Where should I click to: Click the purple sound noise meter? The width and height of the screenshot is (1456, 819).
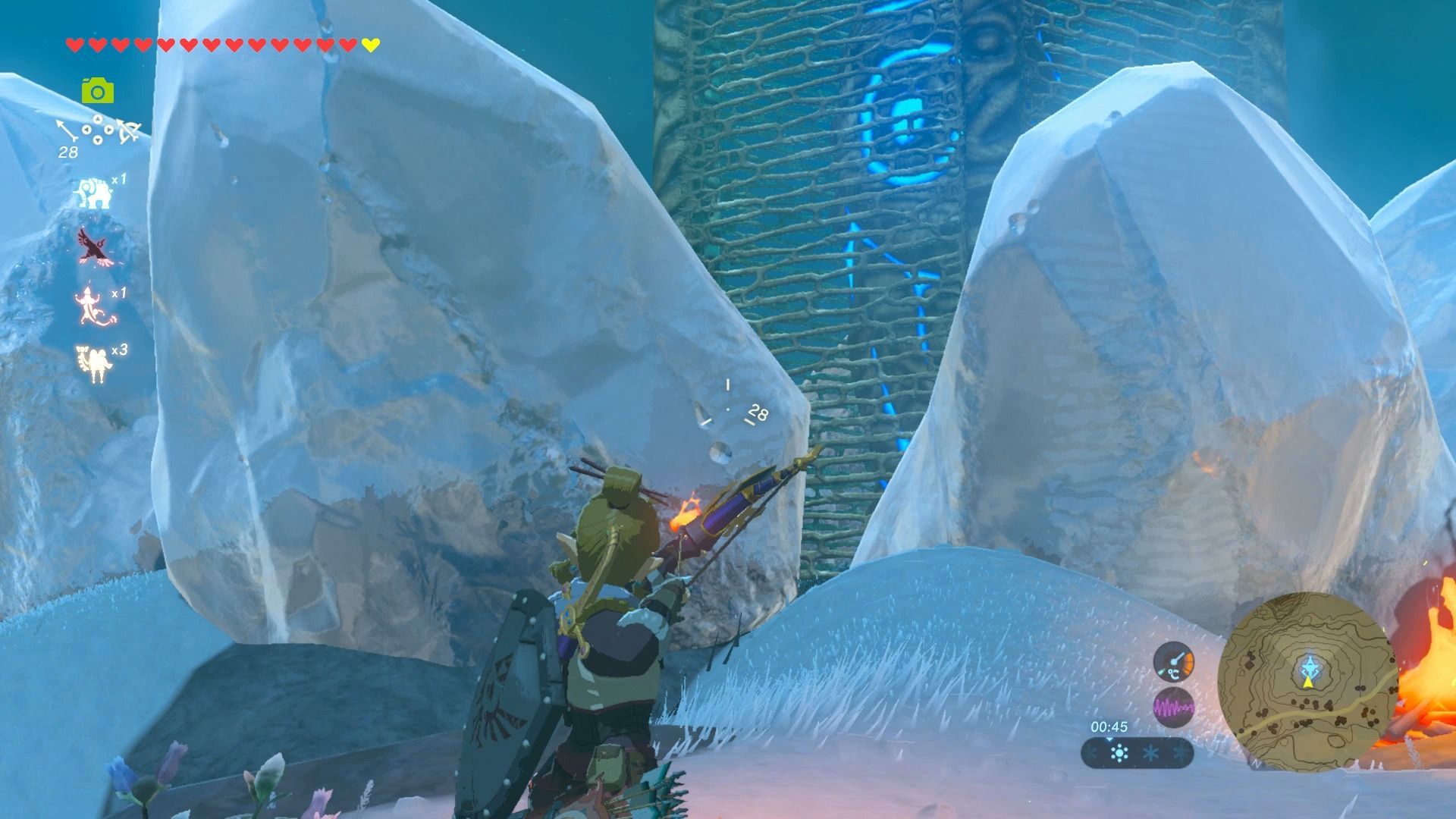pyautogui.click(x=1173, y=709)
